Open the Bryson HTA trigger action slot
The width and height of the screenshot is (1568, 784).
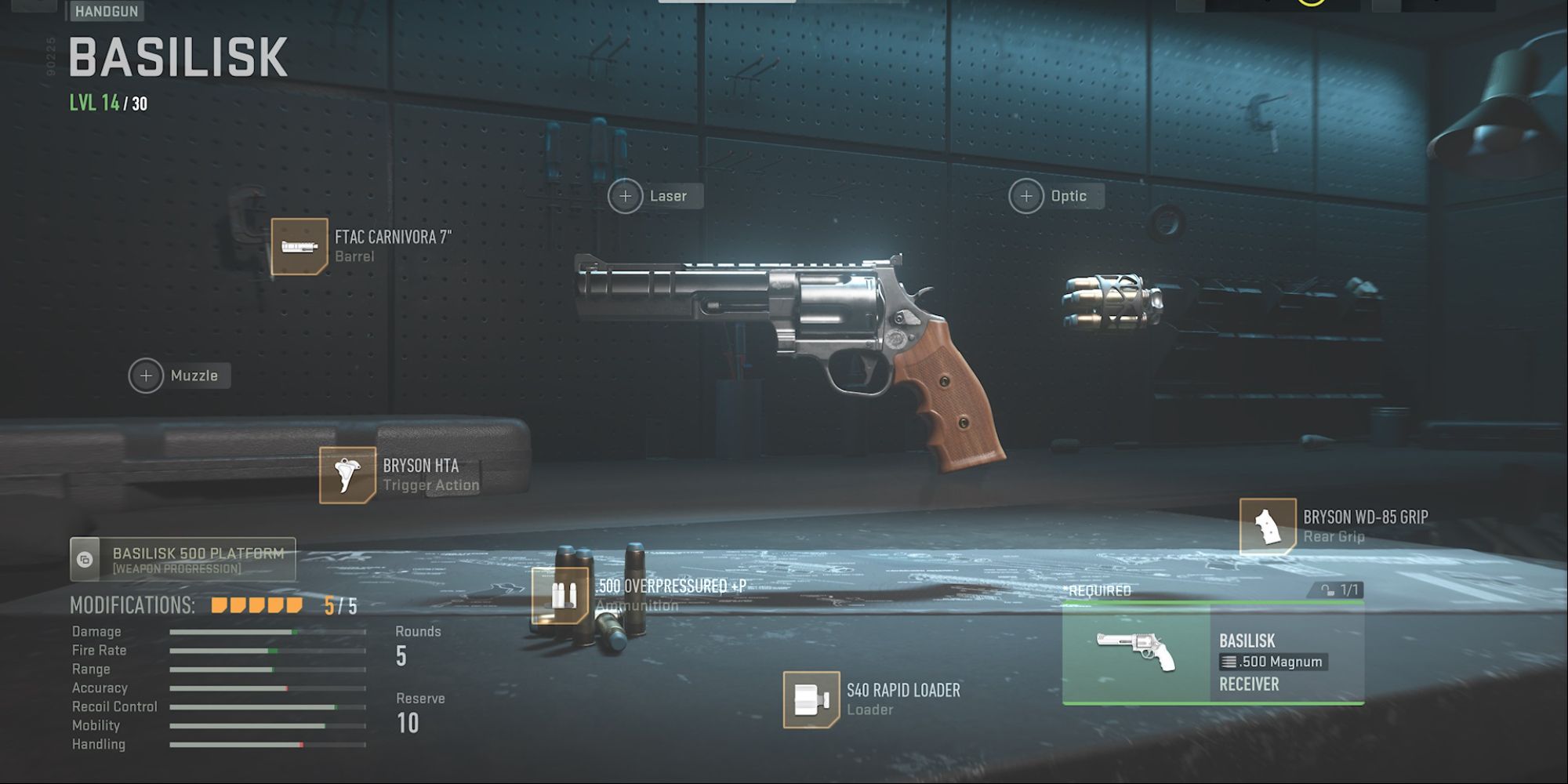pos(347,475)
